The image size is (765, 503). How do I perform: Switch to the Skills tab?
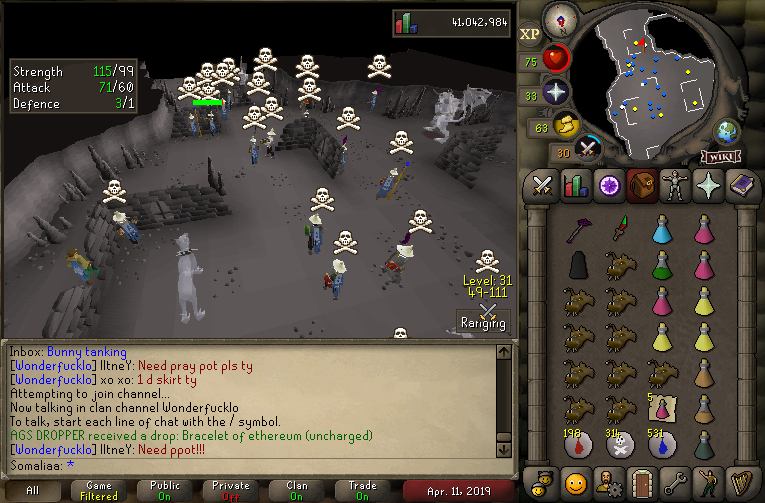[575, 186]
